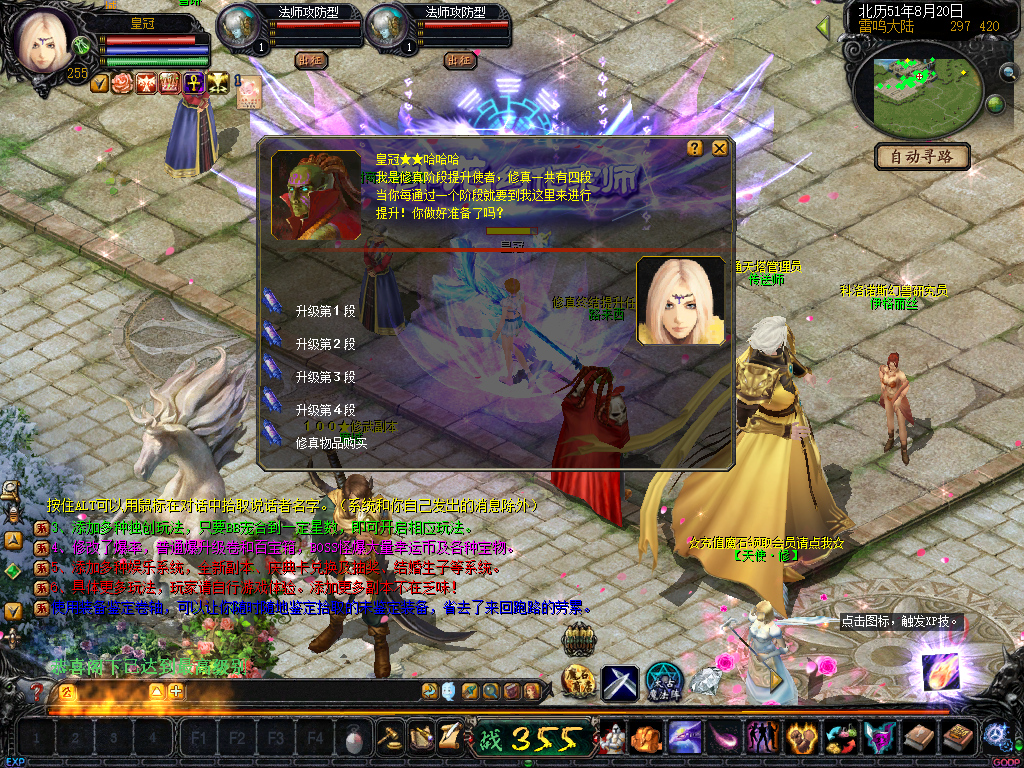Activate the golden ankh buff icon
1024x768 pixels.
coord(190,83)
